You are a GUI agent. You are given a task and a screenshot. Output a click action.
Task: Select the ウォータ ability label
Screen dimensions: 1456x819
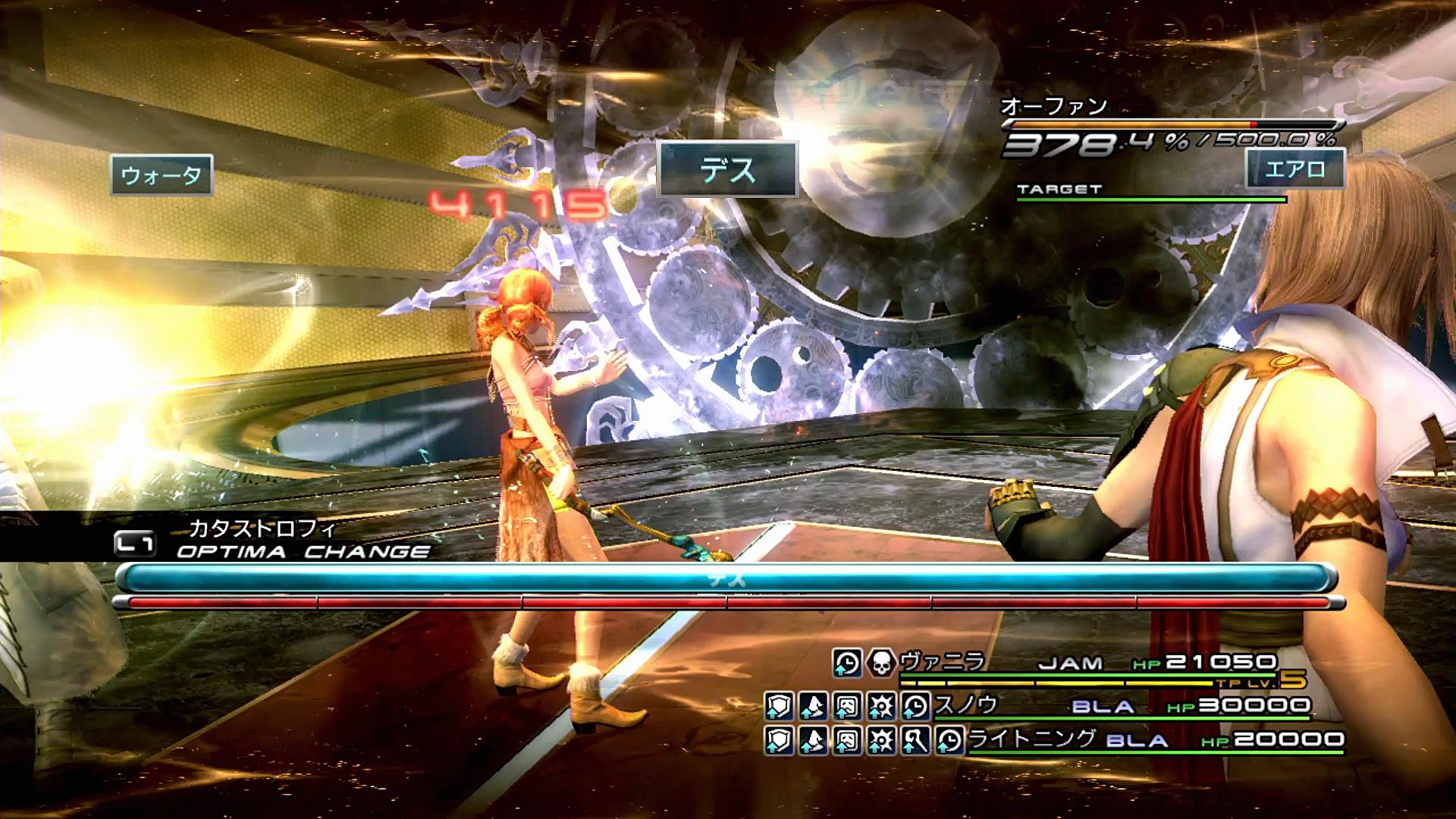[162, 176]
